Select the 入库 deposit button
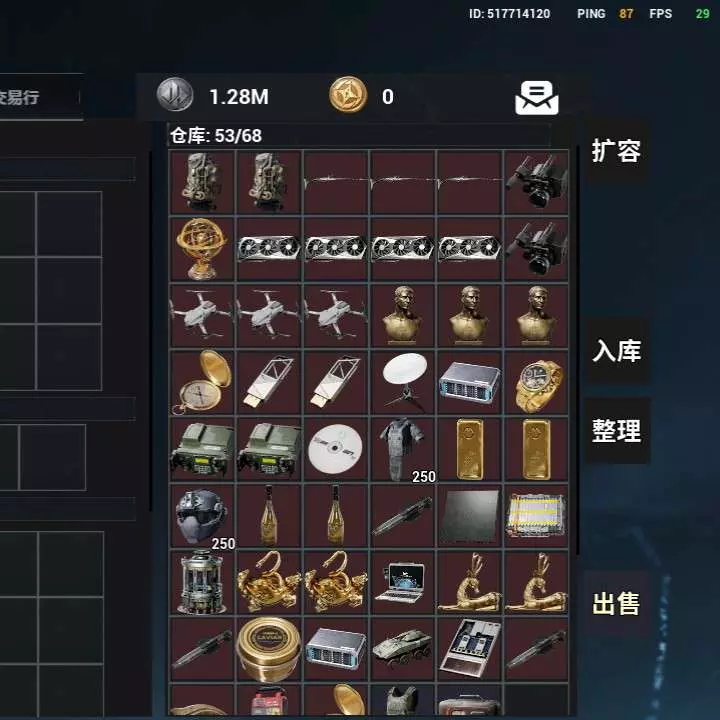This screenshot has width=720, height=720. pyautogui.click(x=616, y=351)
